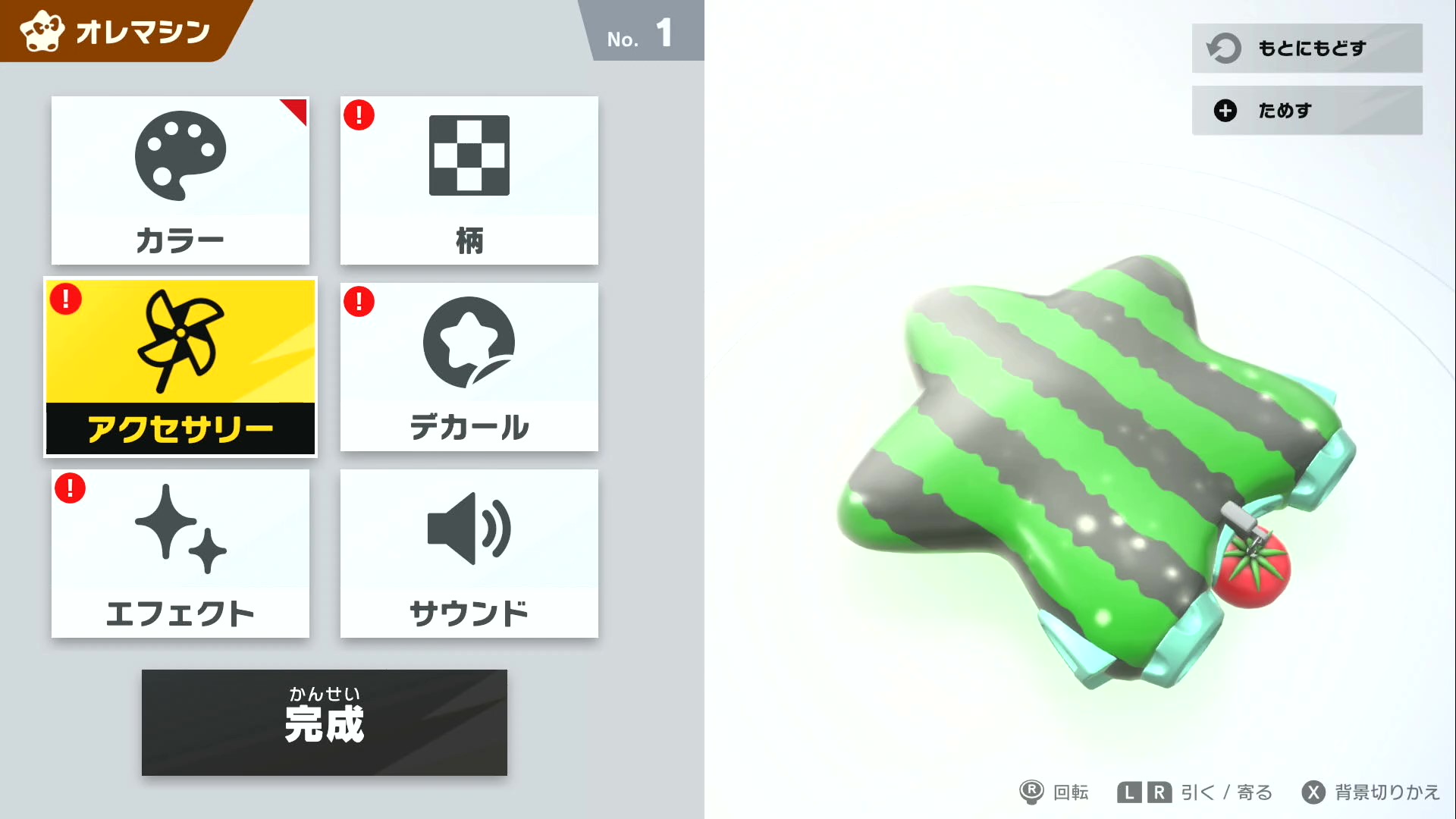
Task: Click the red alert badge on アクセサリー
Action: pyautogui.click(x=66, y=300)
